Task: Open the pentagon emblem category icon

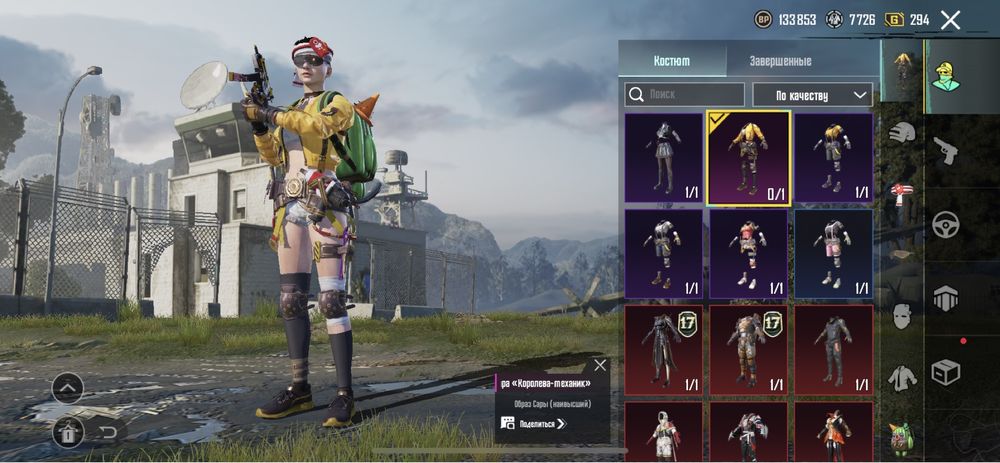Action: point(946,298)
